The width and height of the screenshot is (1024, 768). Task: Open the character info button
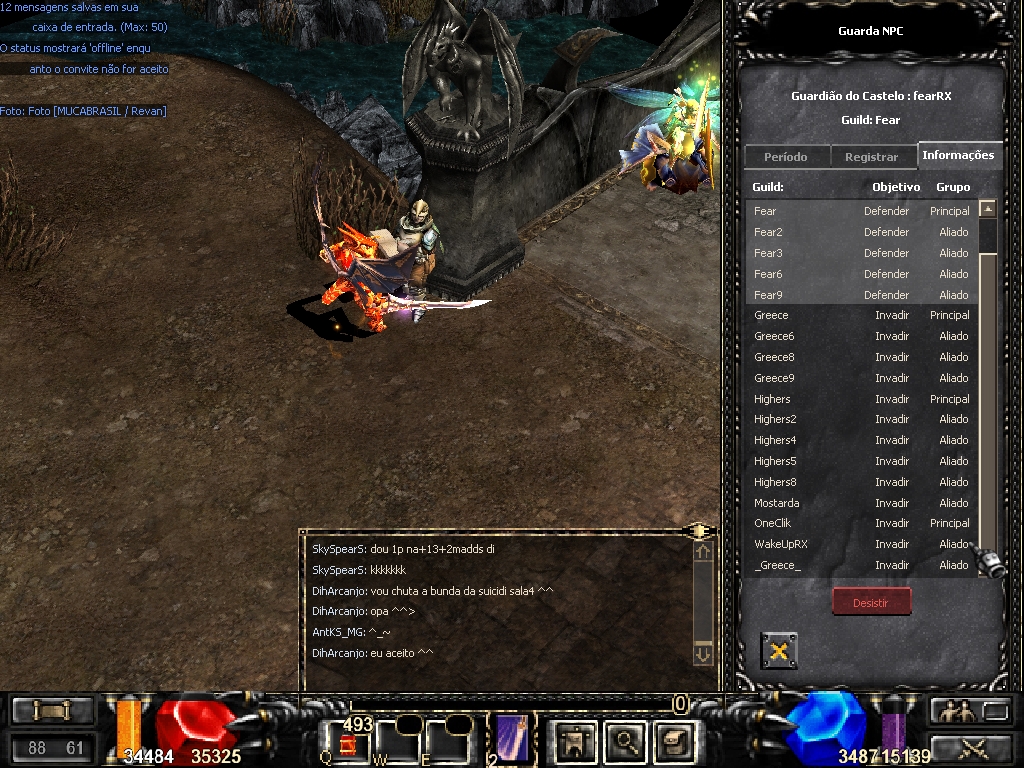(576, 741)
